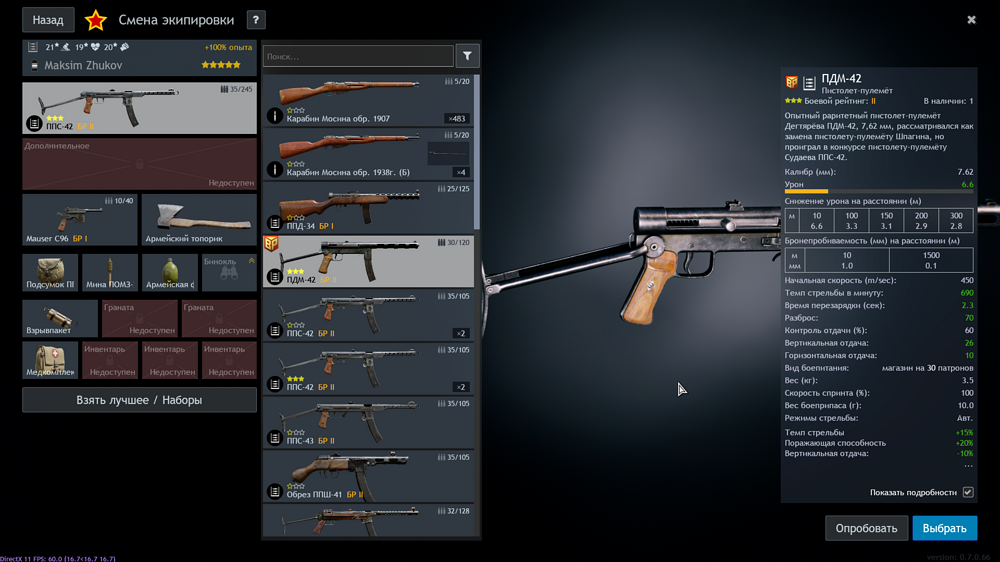1000x562 pixels.
Task: Open the Взрывпакет explosive slot
Action: (x=60, y=319)
